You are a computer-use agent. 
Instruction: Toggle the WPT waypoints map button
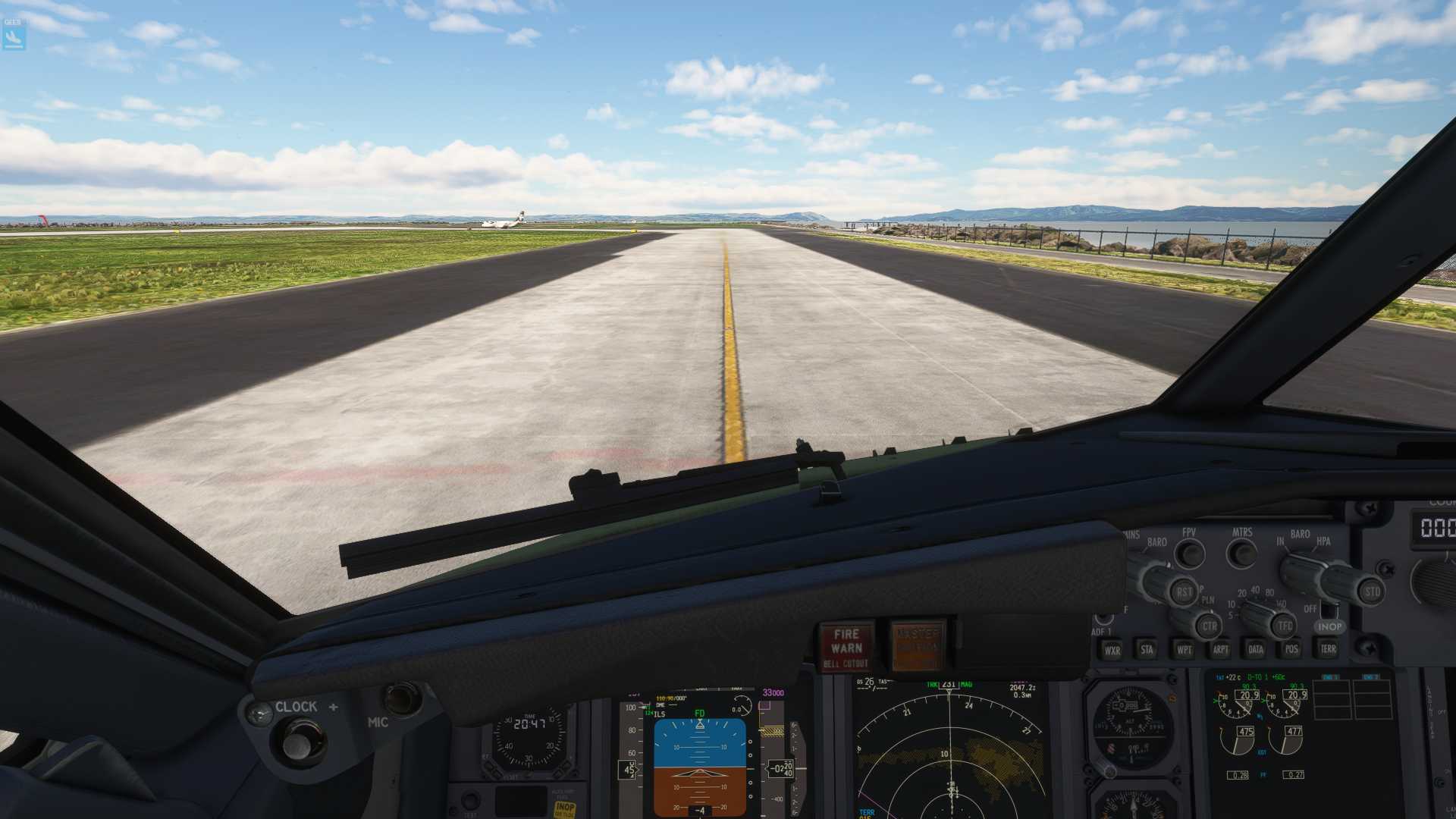[1184, 650]
